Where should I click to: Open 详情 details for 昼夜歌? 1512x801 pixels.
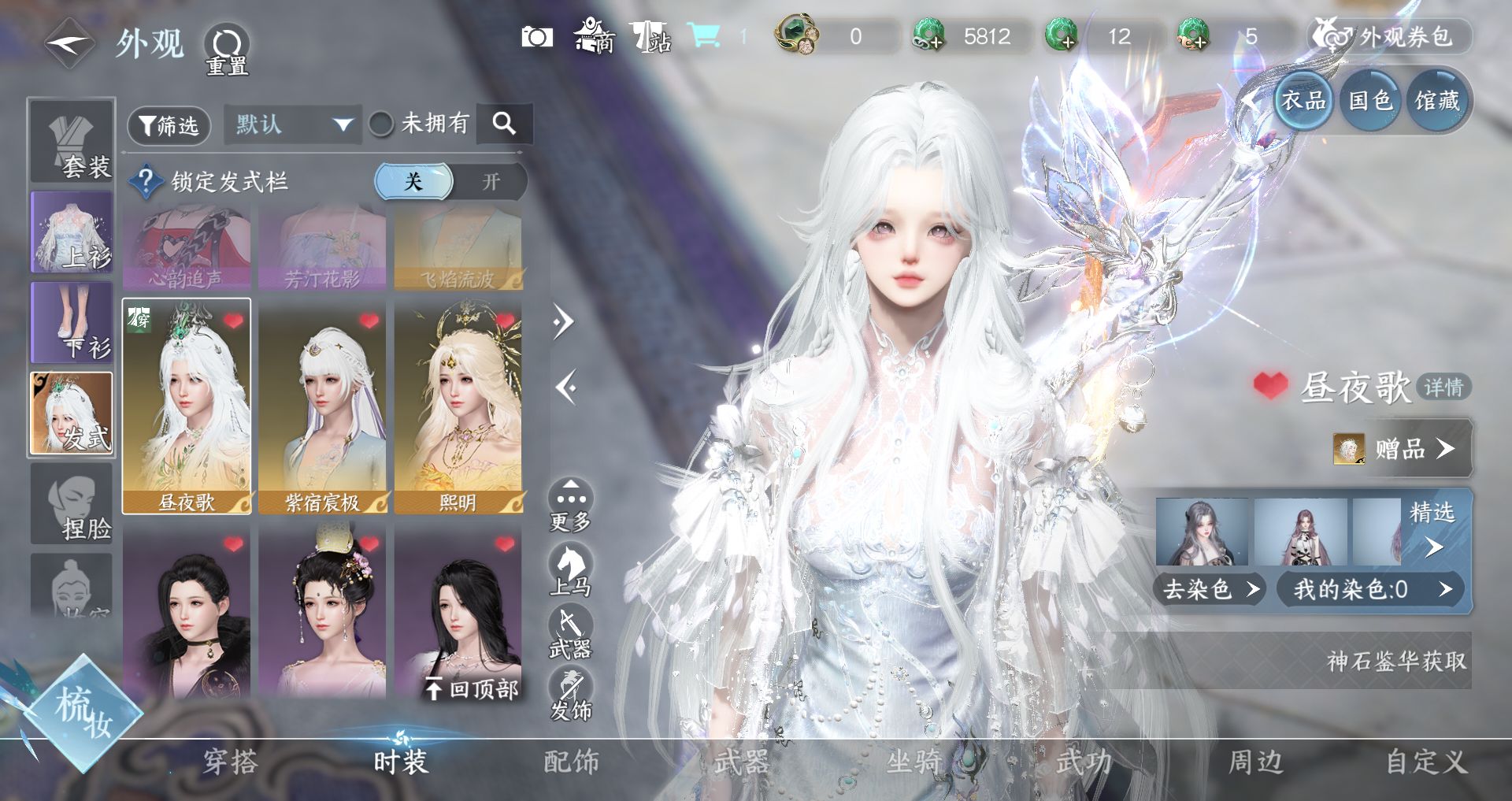1443,388
